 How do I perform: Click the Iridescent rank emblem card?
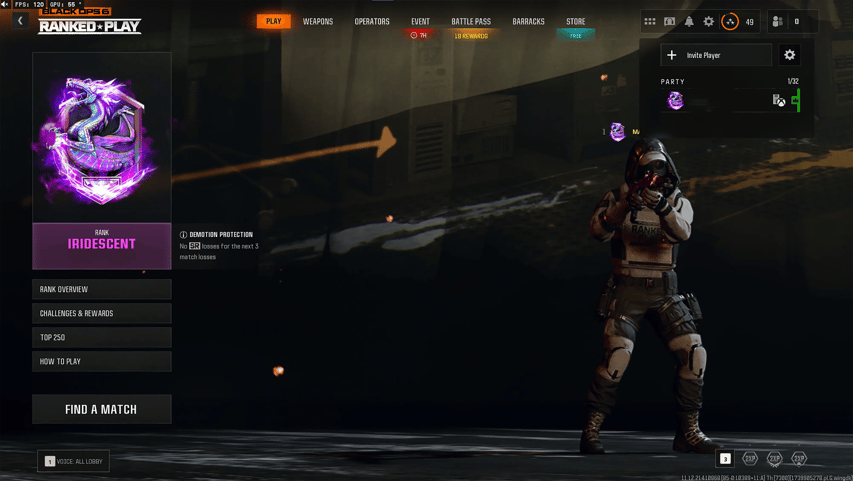click(101, 138)
